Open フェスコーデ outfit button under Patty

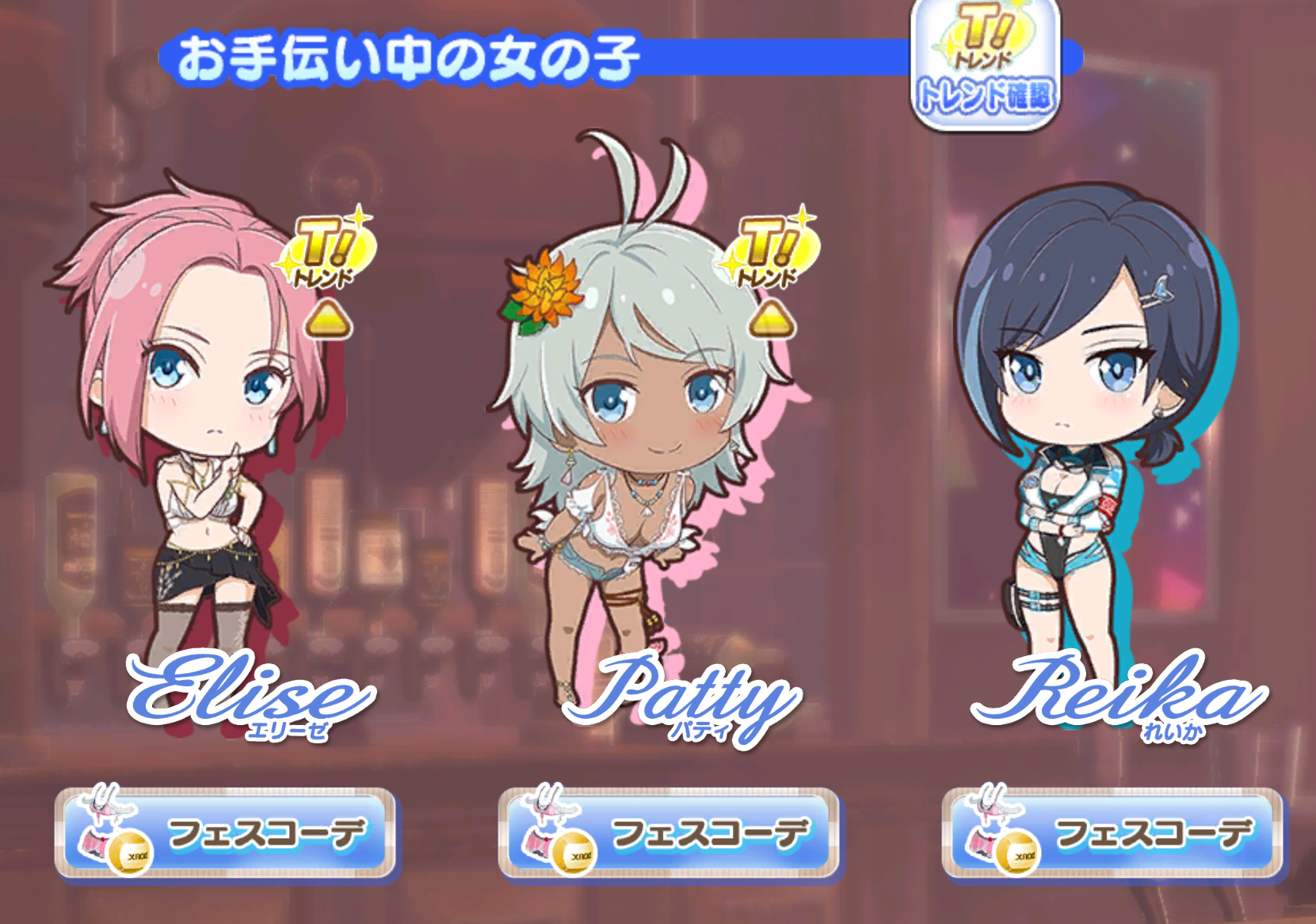point(668,834)
